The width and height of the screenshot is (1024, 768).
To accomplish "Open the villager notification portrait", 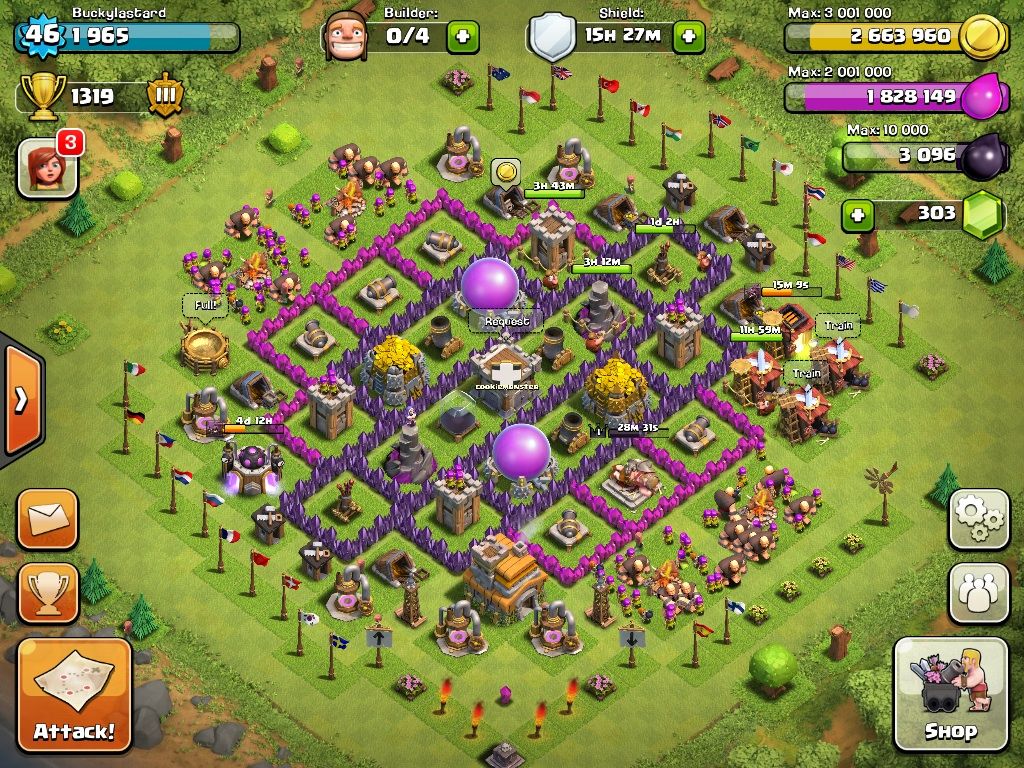I will 47,166.
